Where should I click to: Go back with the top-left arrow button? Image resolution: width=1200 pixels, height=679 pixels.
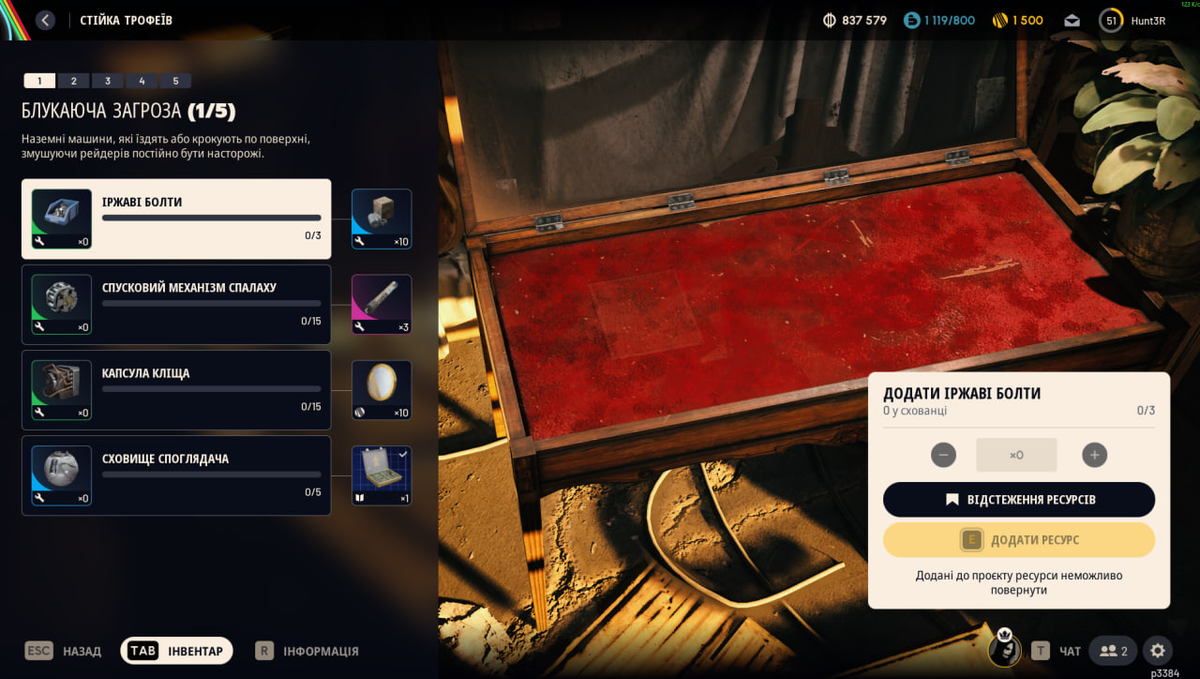tap(45, 20)
